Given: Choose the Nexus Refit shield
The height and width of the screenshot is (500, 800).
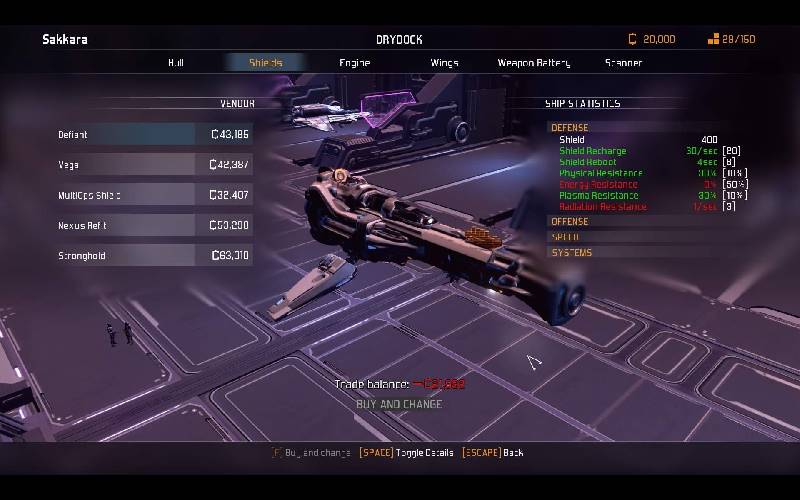Looking at the screenshot, I should pyautogui.click(x=154, y=225).
